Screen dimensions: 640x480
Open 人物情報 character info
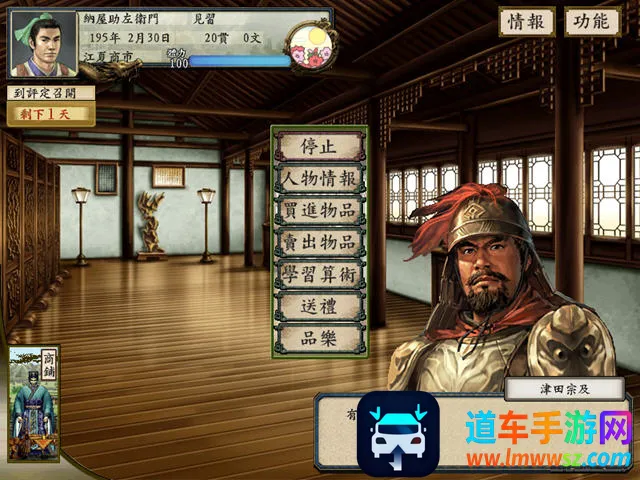319,178
